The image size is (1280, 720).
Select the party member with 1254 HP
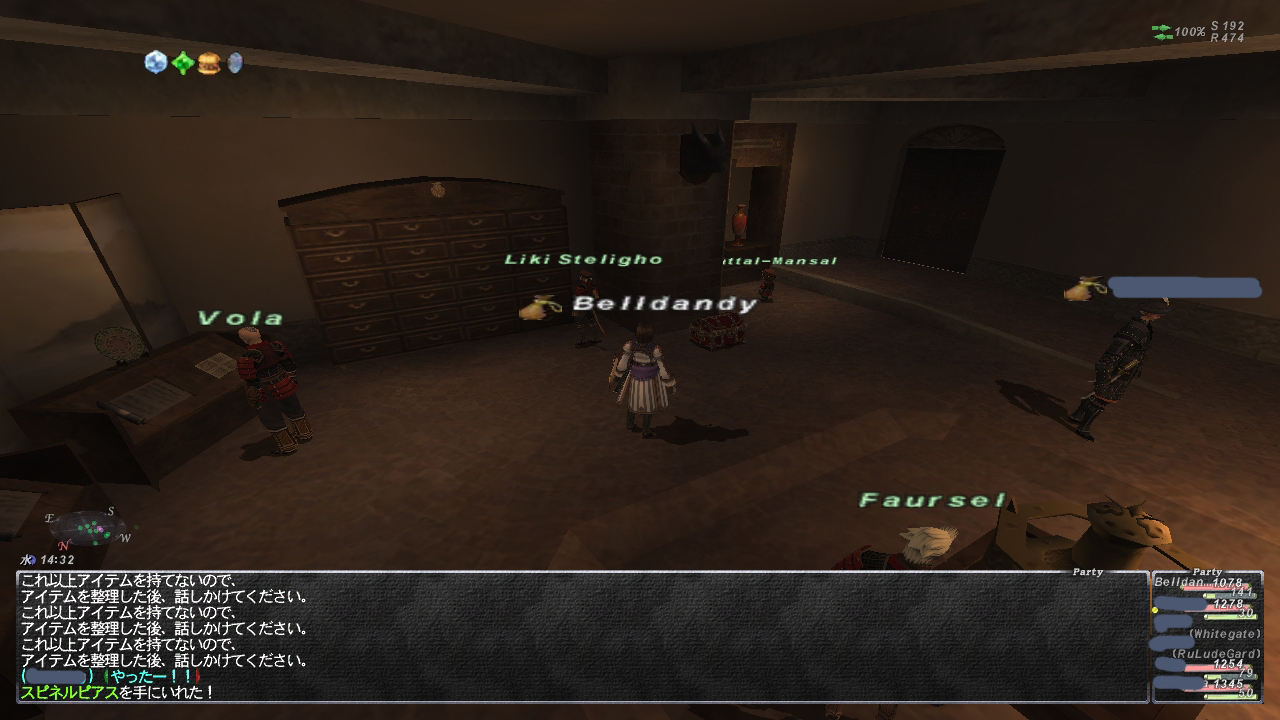coord(1207,667)
